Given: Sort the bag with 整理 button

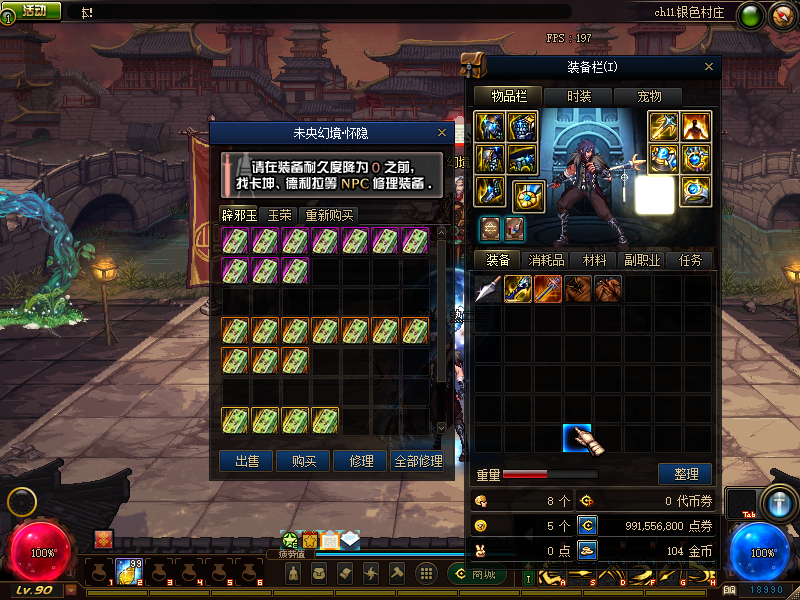Looking at the screenshot, I should (x=685, y=474).
